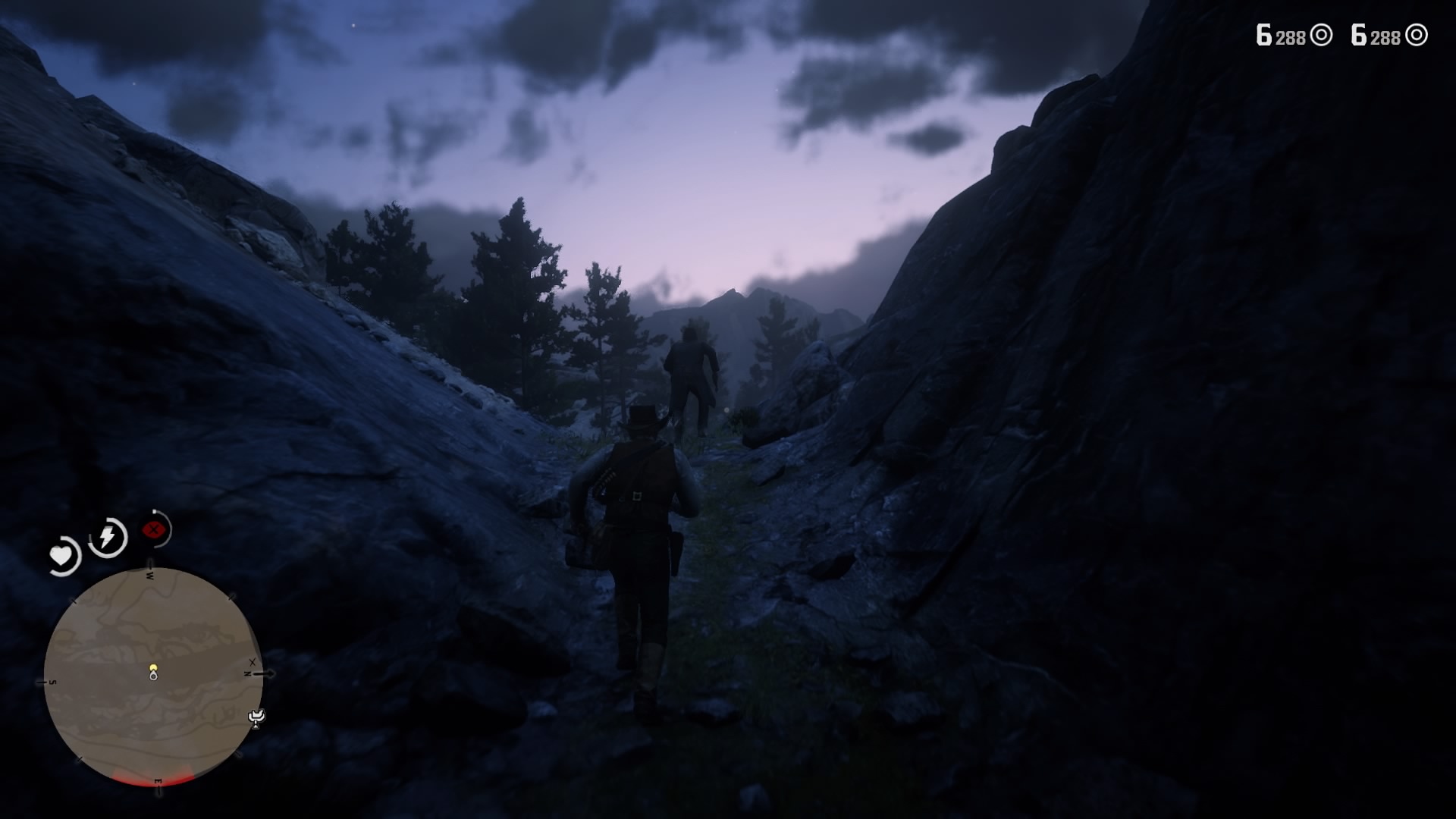Click the left ammo count reading 288

pyautogui.click(x=1291, y=36)
